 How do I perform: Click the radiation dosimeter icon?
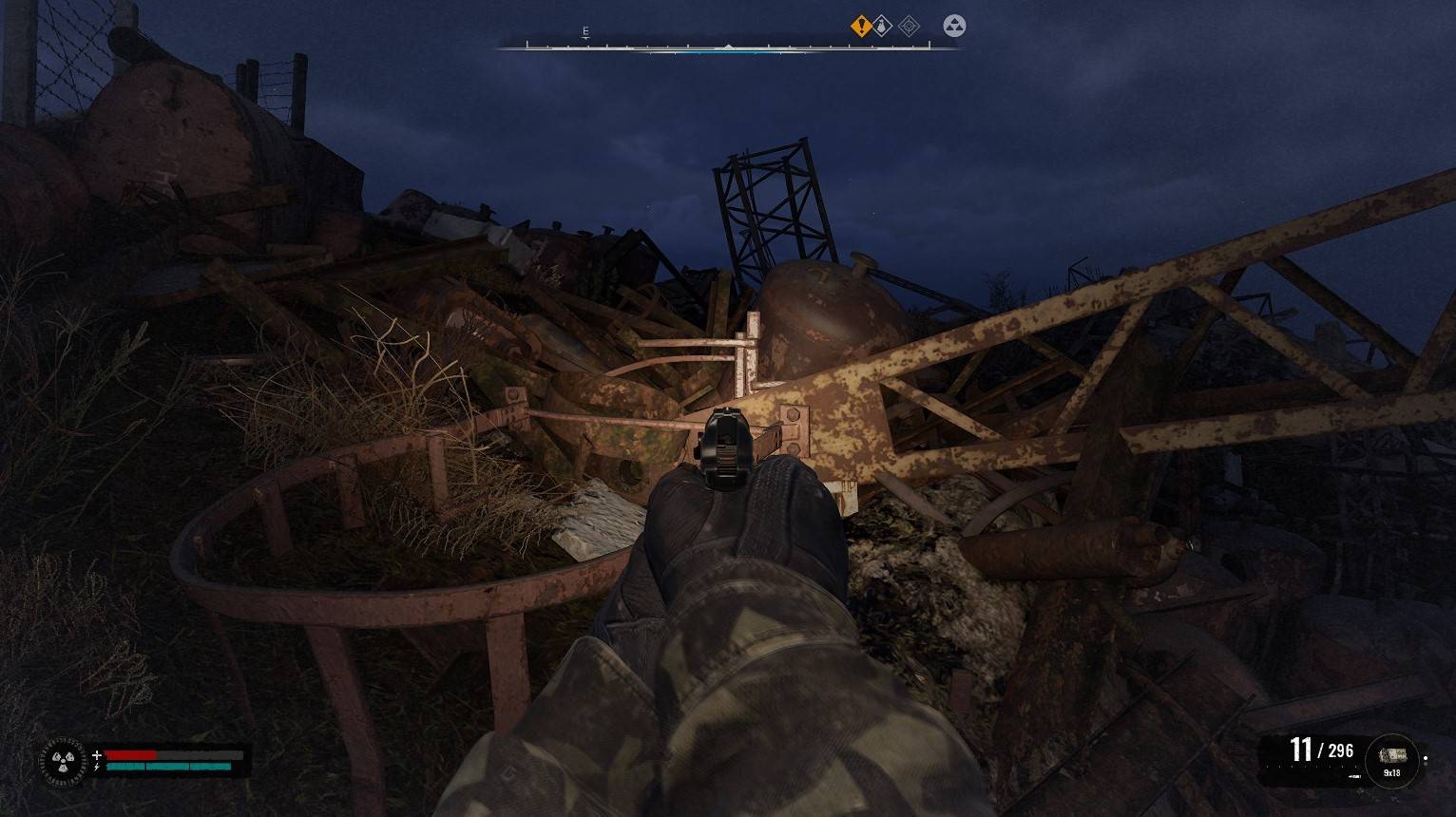[x=63, y=760]
